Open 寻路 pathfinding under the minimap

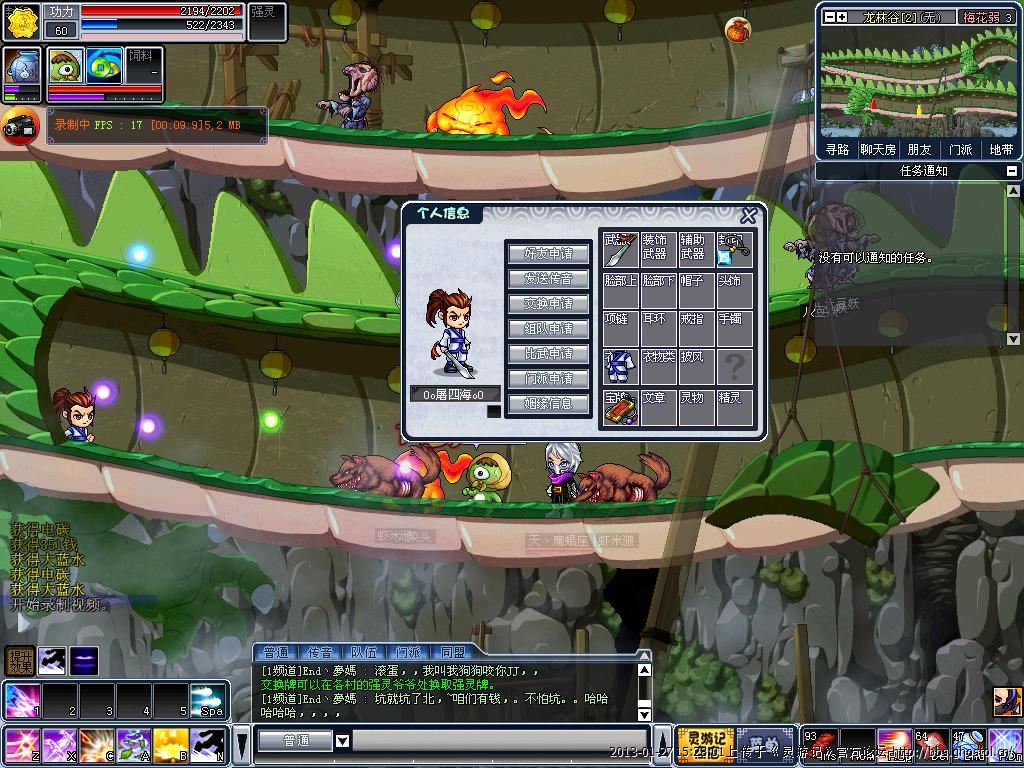pyautogui.click(x=837, y=149)
